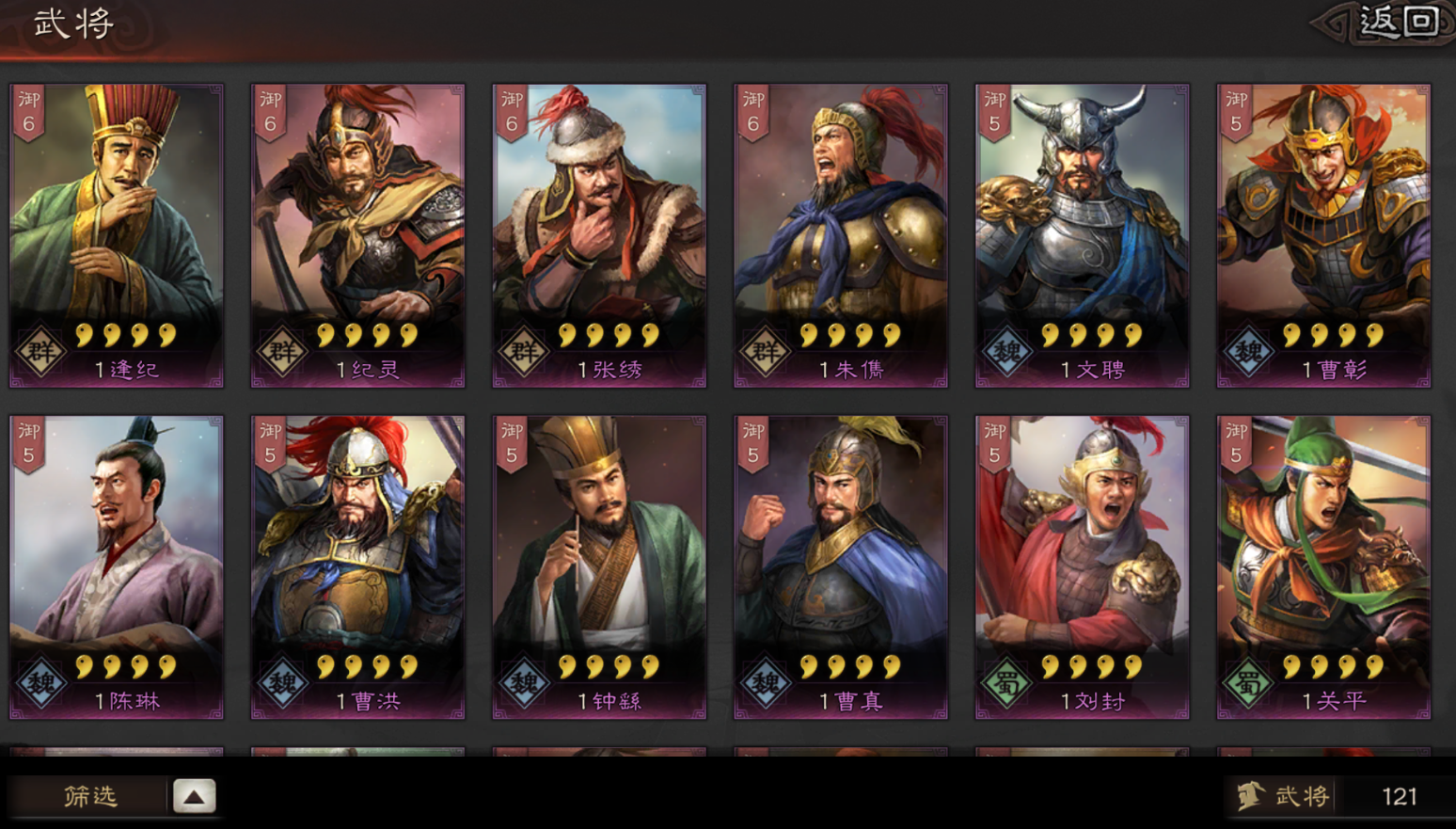Open the 张绣 general card
Viewport: 1456px width, 829px height.
(x=599, y=235)
